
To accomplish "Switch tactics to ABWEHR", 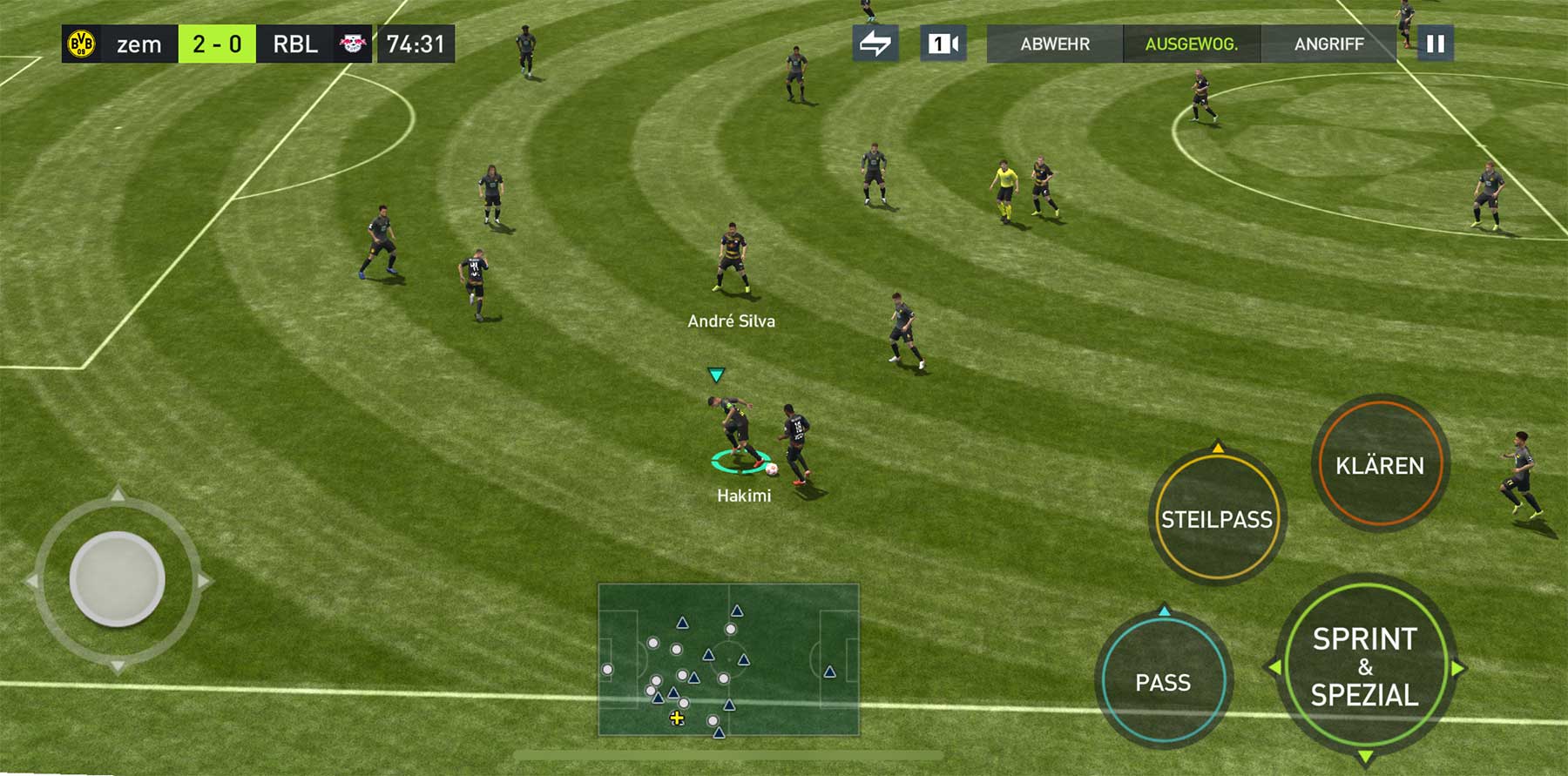I will [x=1054, y=44].
